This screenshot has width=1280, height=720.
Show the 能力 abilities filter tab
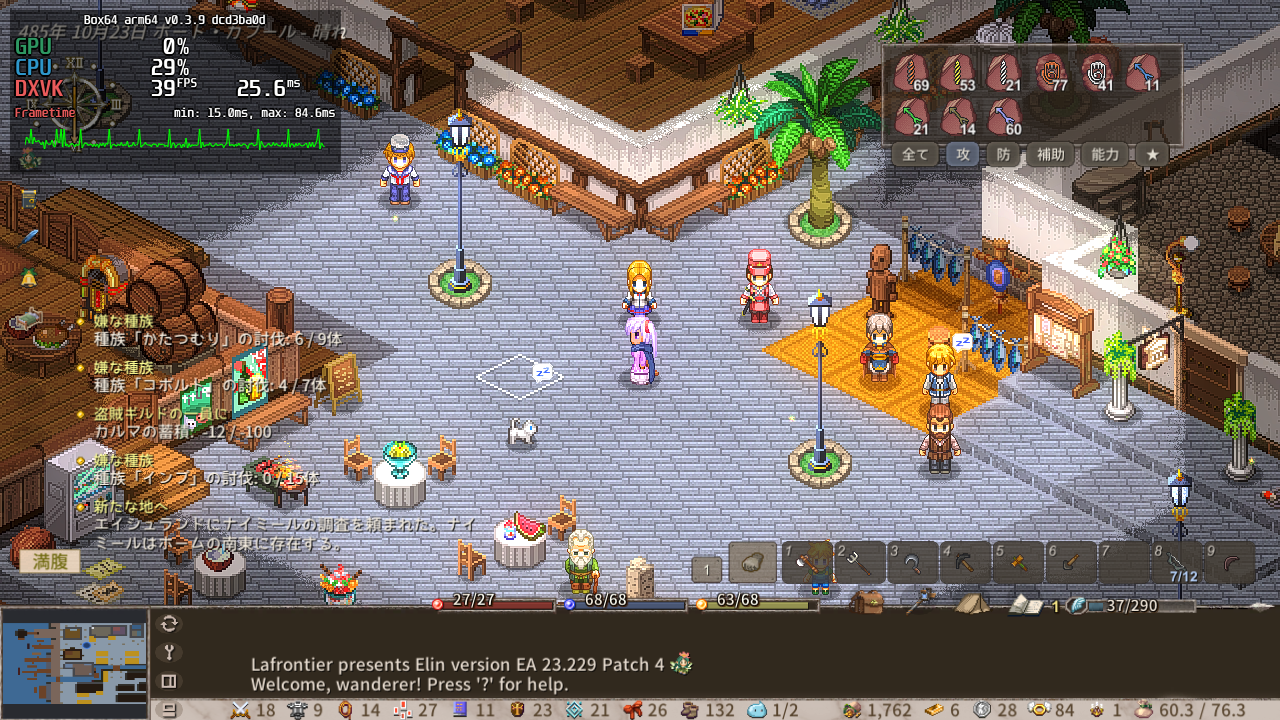click(1105, 155)
